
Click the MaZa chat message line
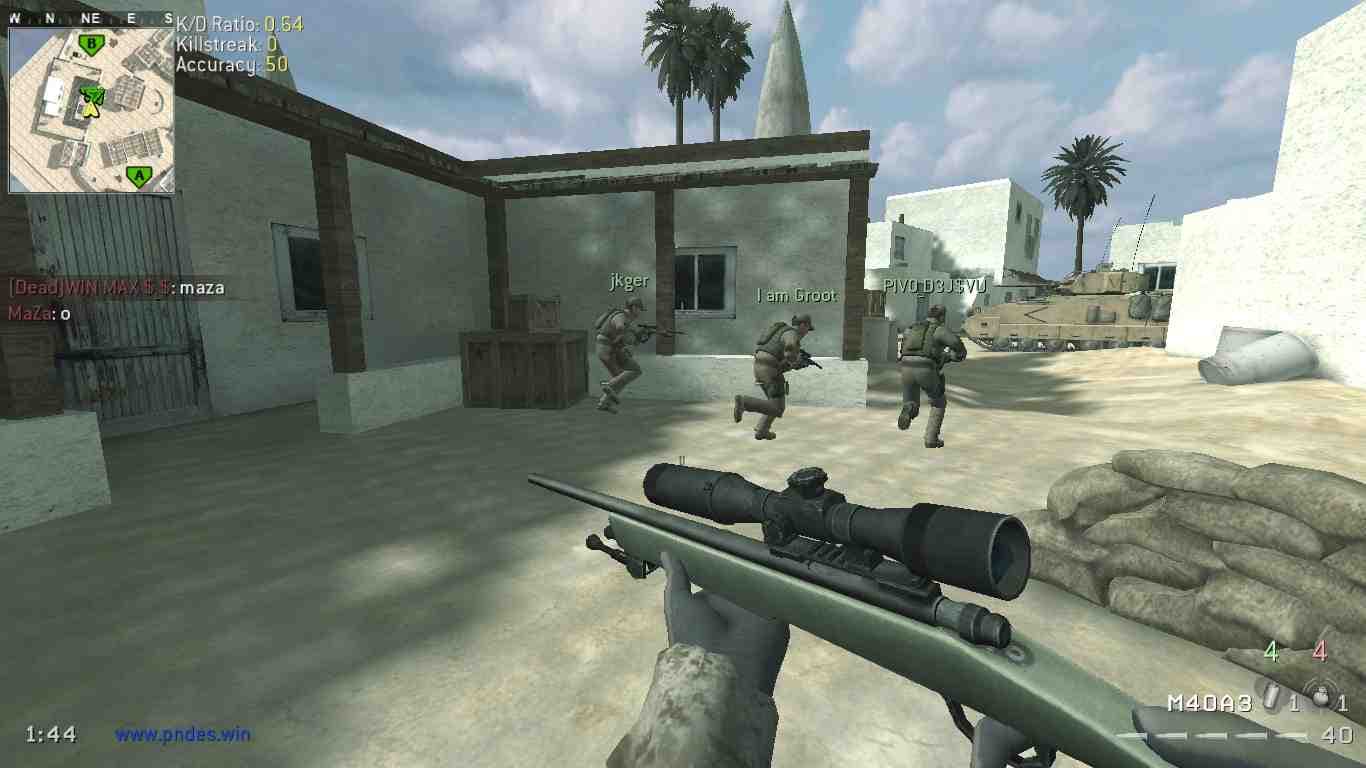[40, 313]
